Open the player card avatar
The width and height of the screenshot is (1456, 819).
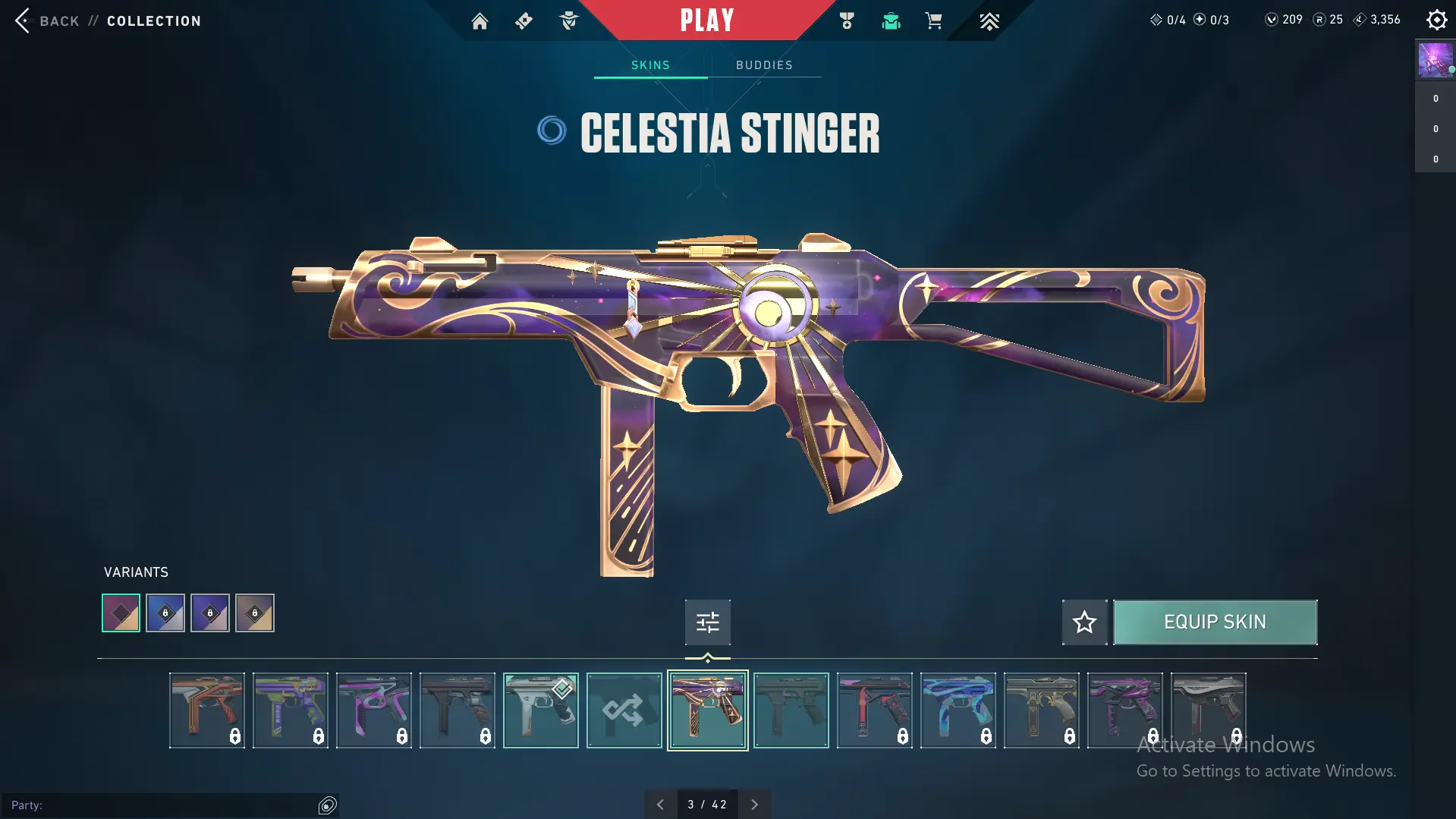1435,60
